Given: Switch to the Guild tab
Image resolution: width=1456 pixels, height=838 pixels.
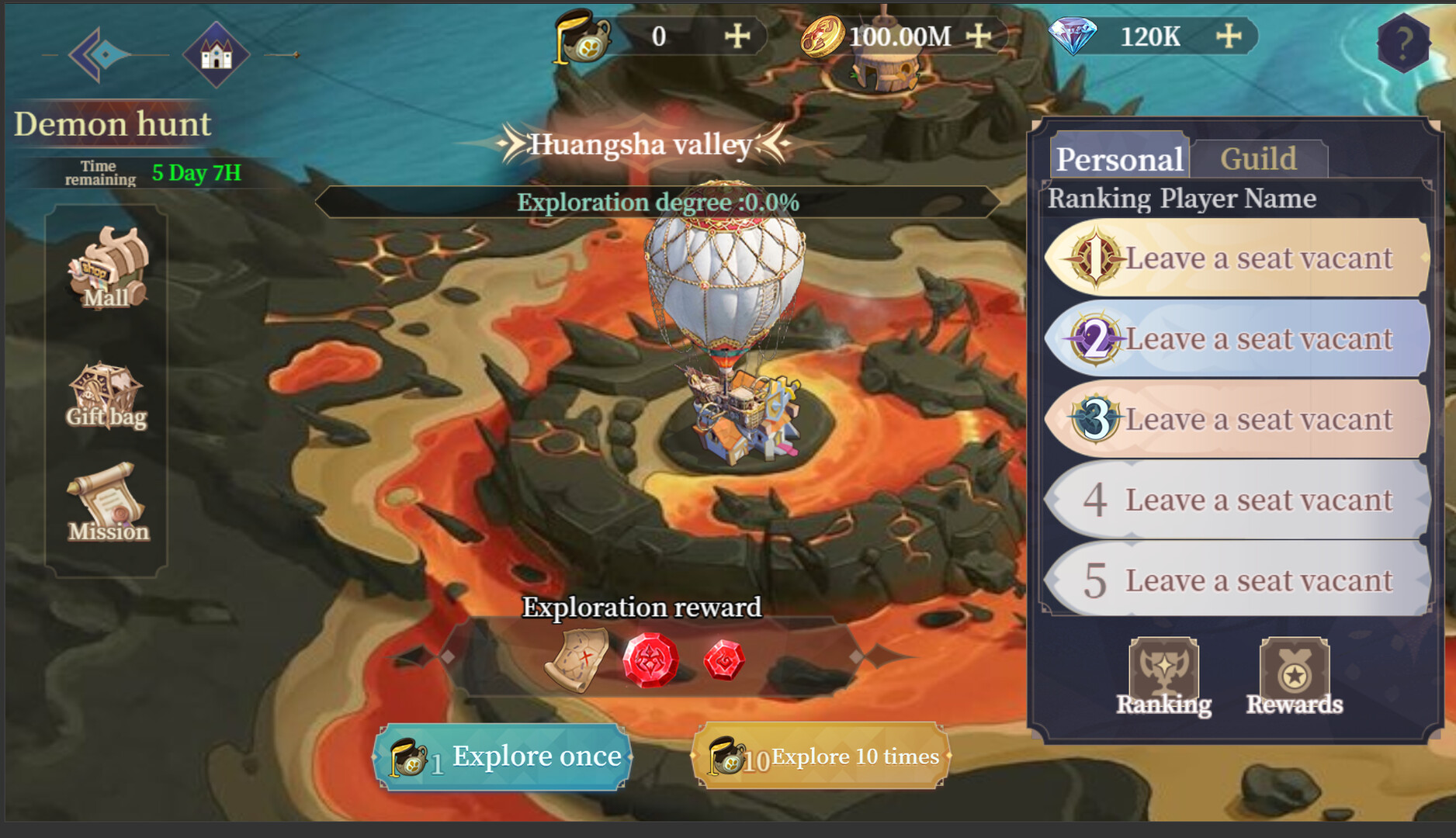Looking at the screenshot, I should tap(1258, 158).
